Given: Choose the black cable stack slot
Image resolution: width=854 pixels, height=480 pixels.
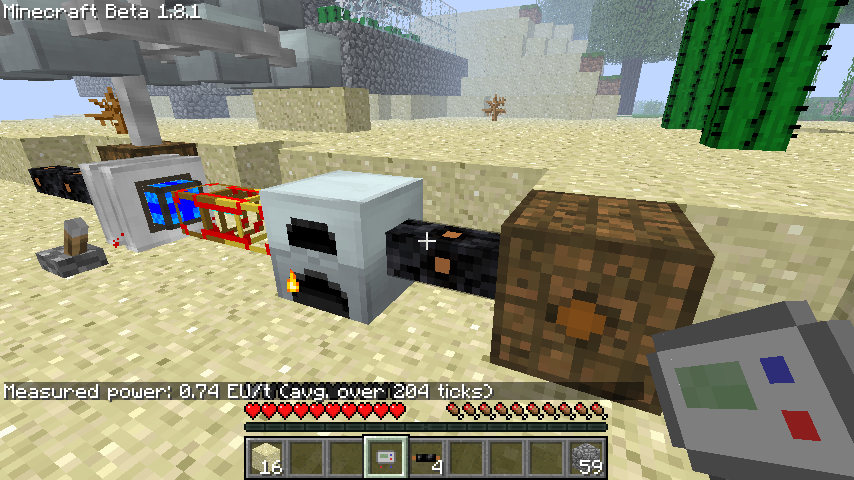Looking at the screenshot, I should pos(425,458).
